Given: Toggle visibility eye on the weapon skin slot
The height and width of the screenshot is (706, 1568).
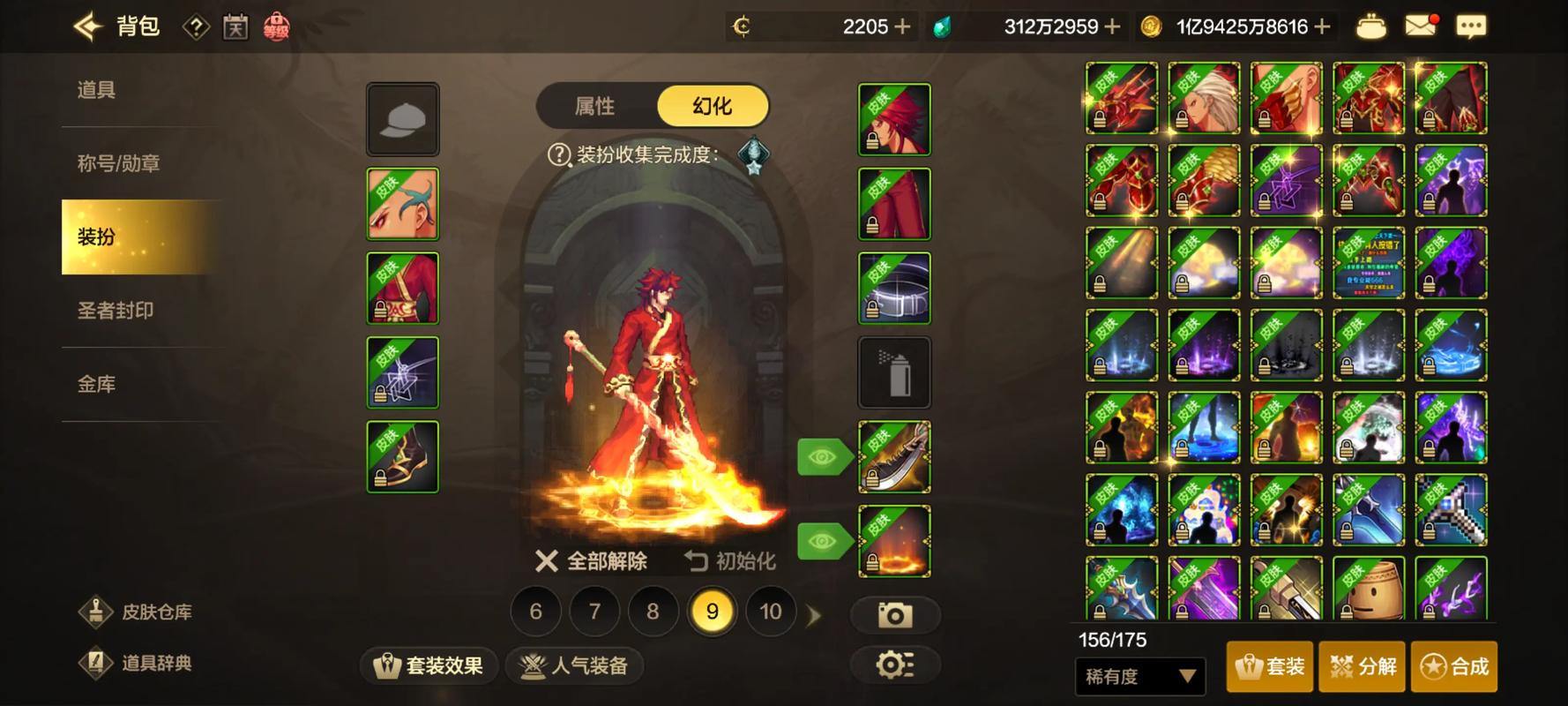Looking at the screenshot, I should pos(822,456).
